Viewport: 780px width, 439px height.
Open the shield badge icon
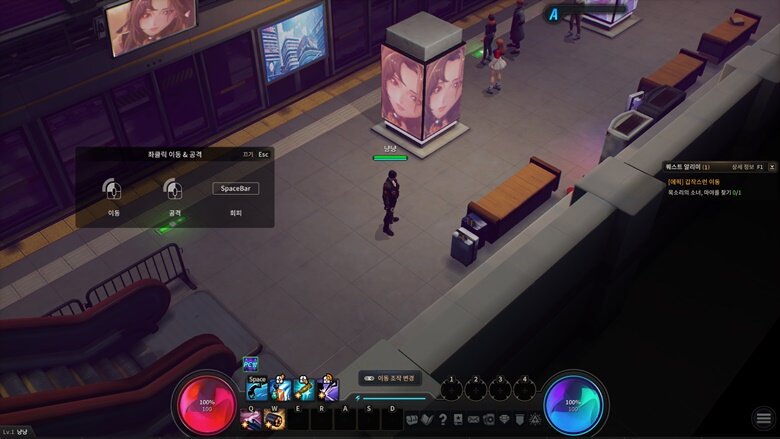pos(519,419)
